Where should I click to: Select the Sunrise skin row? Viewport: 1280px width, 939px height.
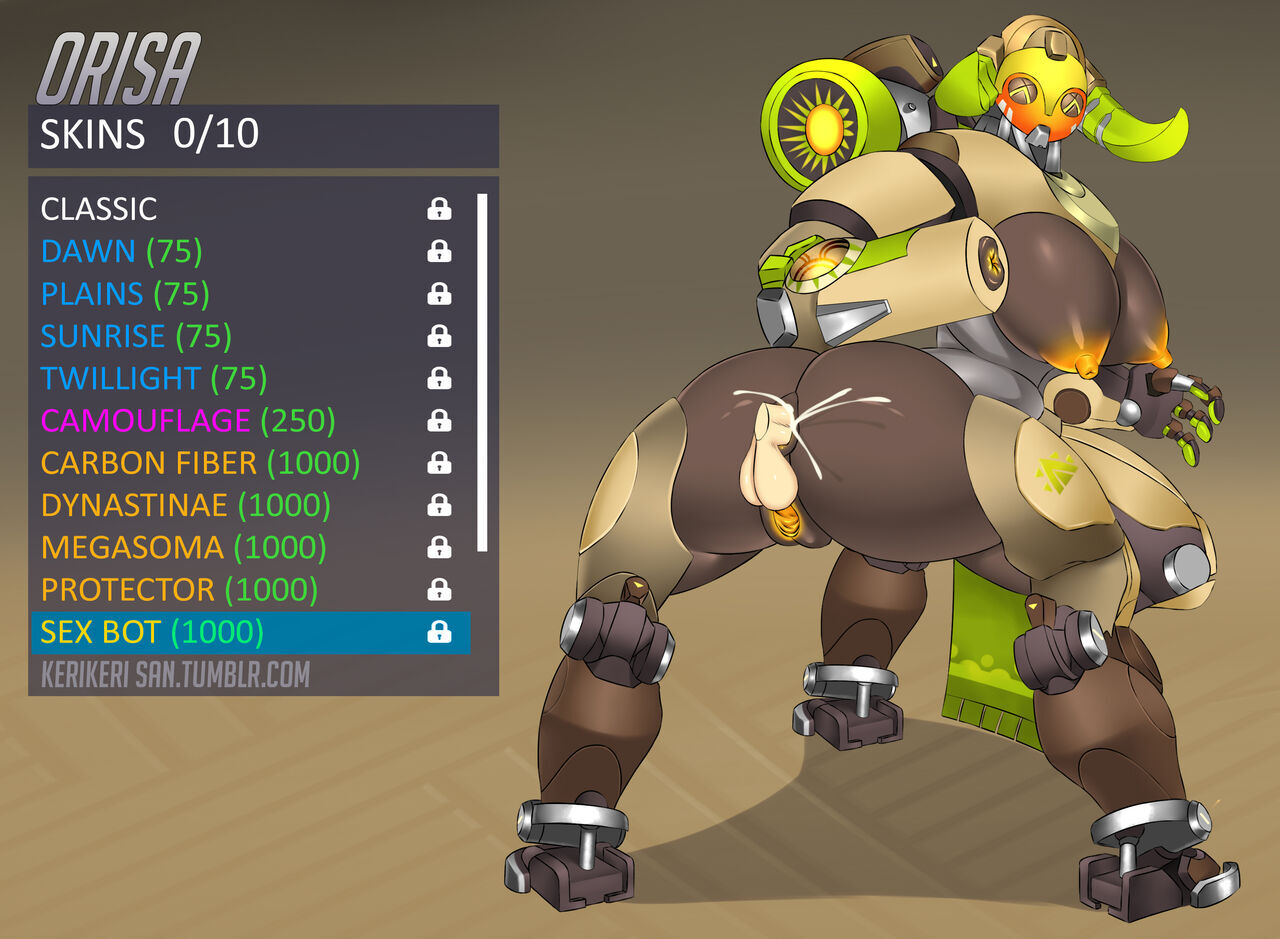coord(136,336)
